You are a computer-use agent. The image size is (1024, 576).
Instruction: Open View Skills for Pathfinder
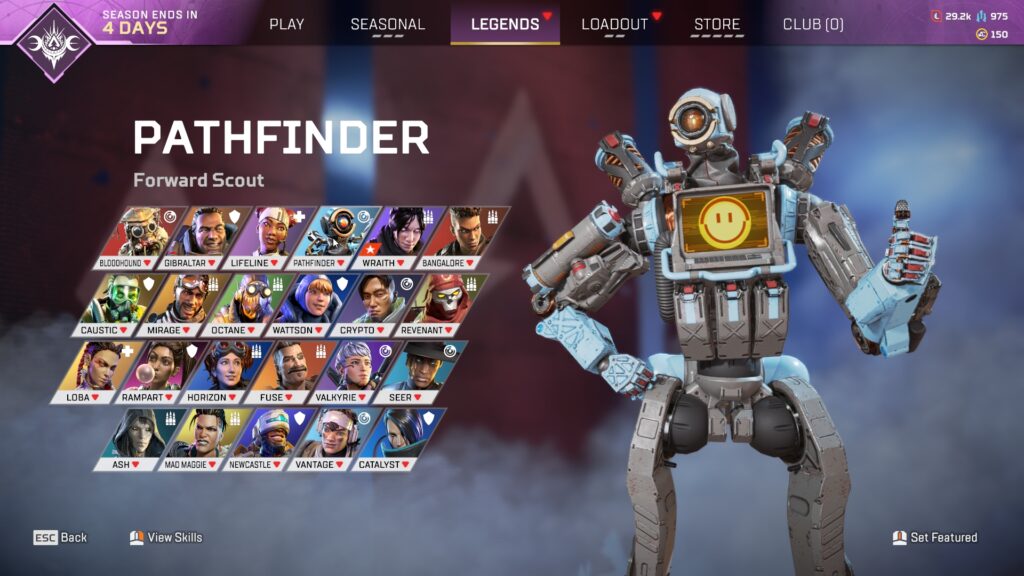pyautogui.click(x=166, y=538)
